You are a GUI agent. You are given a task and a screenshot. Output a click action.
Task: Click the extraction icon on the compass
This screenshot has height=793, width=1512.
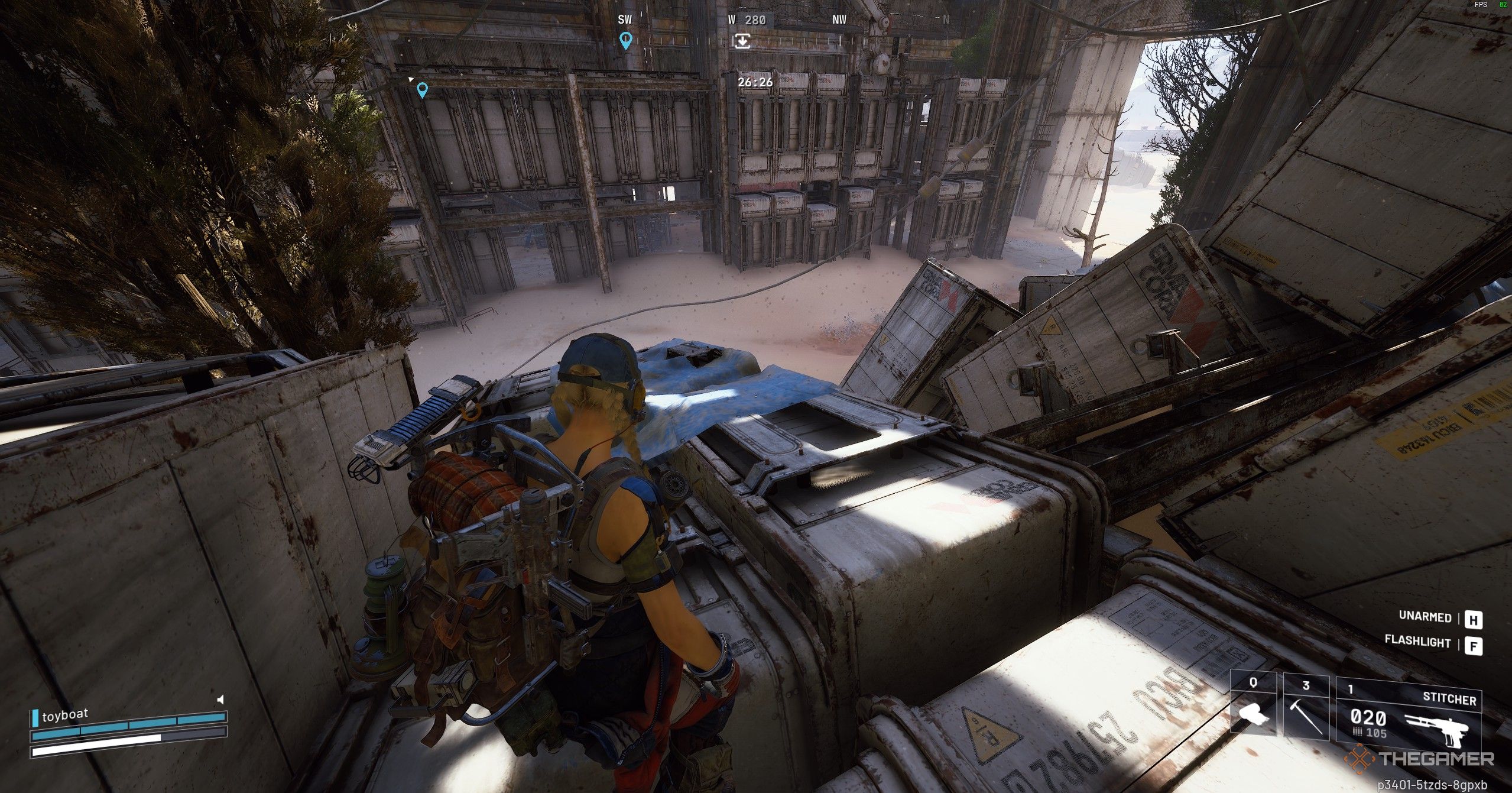742,41
